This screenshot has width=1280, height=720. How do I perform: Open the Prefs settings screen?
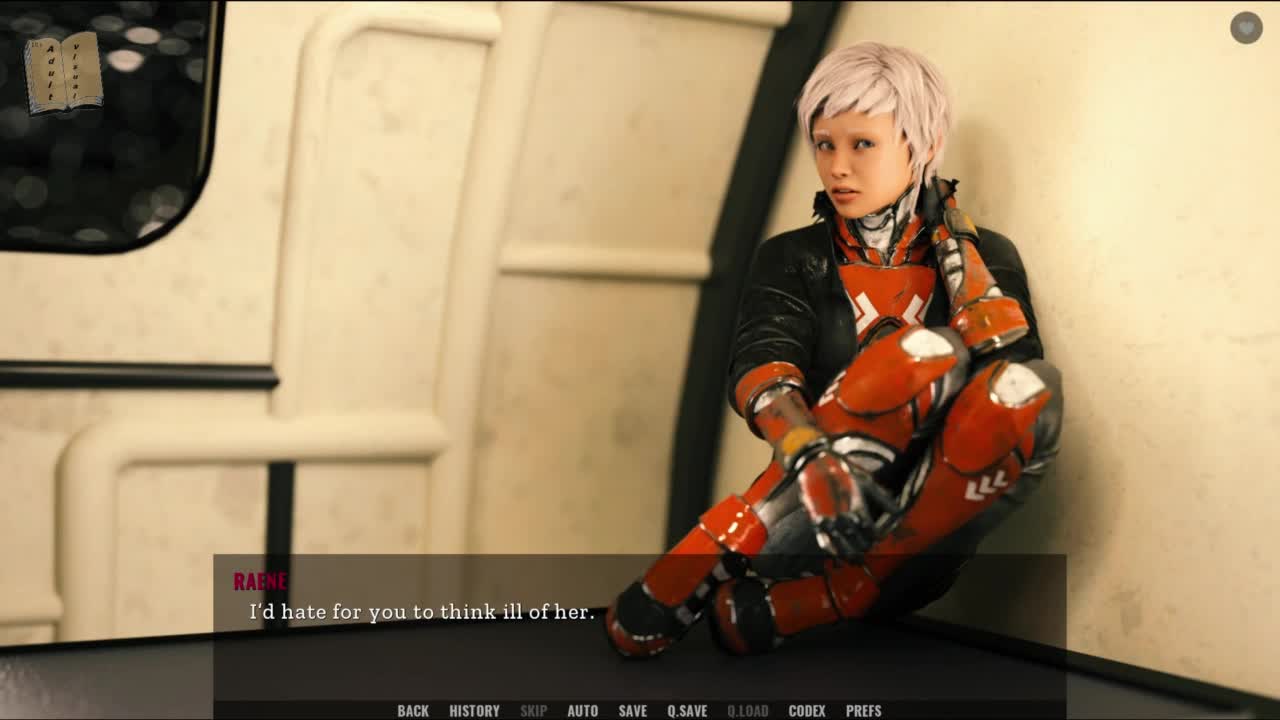[x=863, y=711]
